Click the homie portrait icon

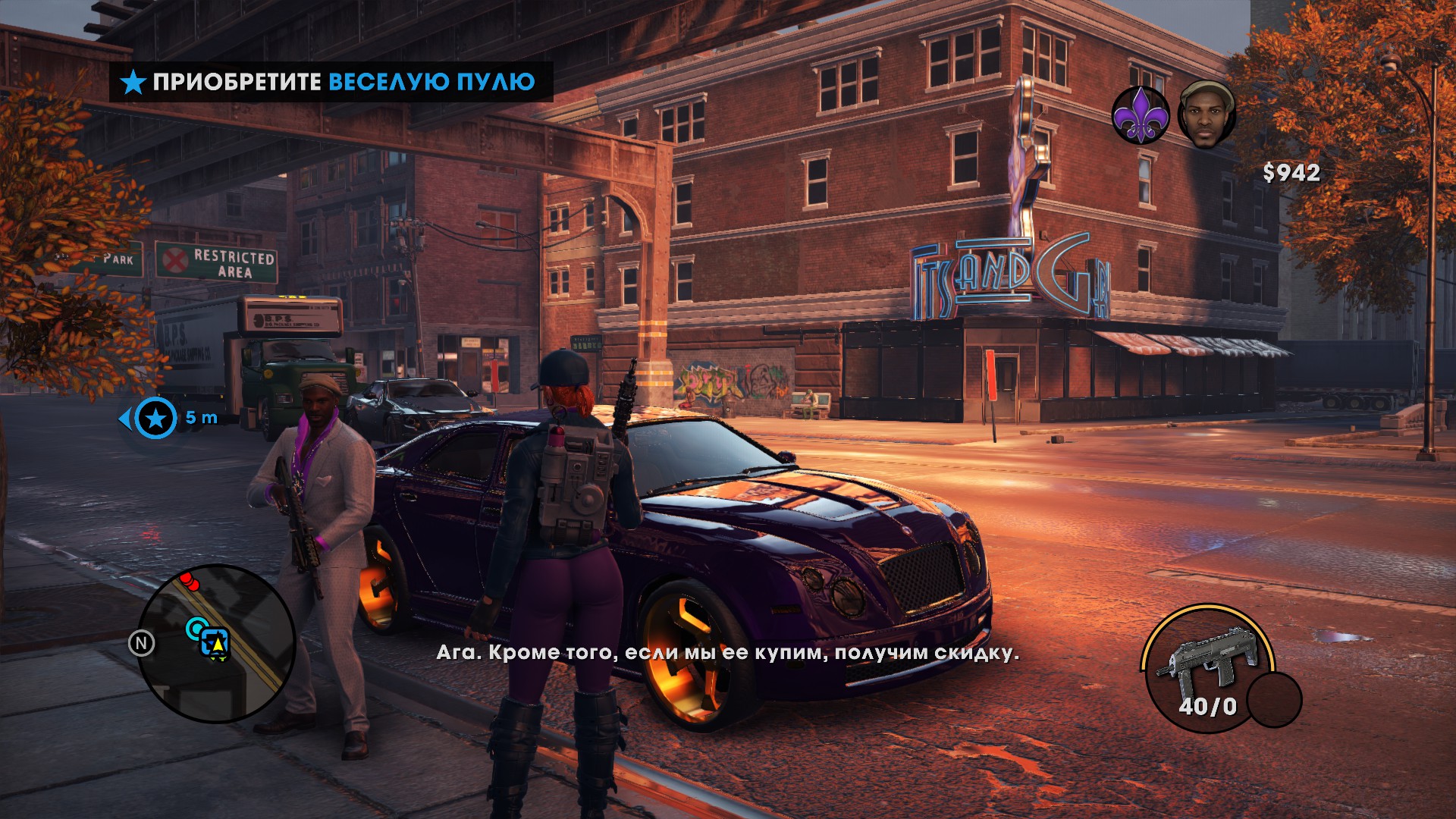(1207, 114)
